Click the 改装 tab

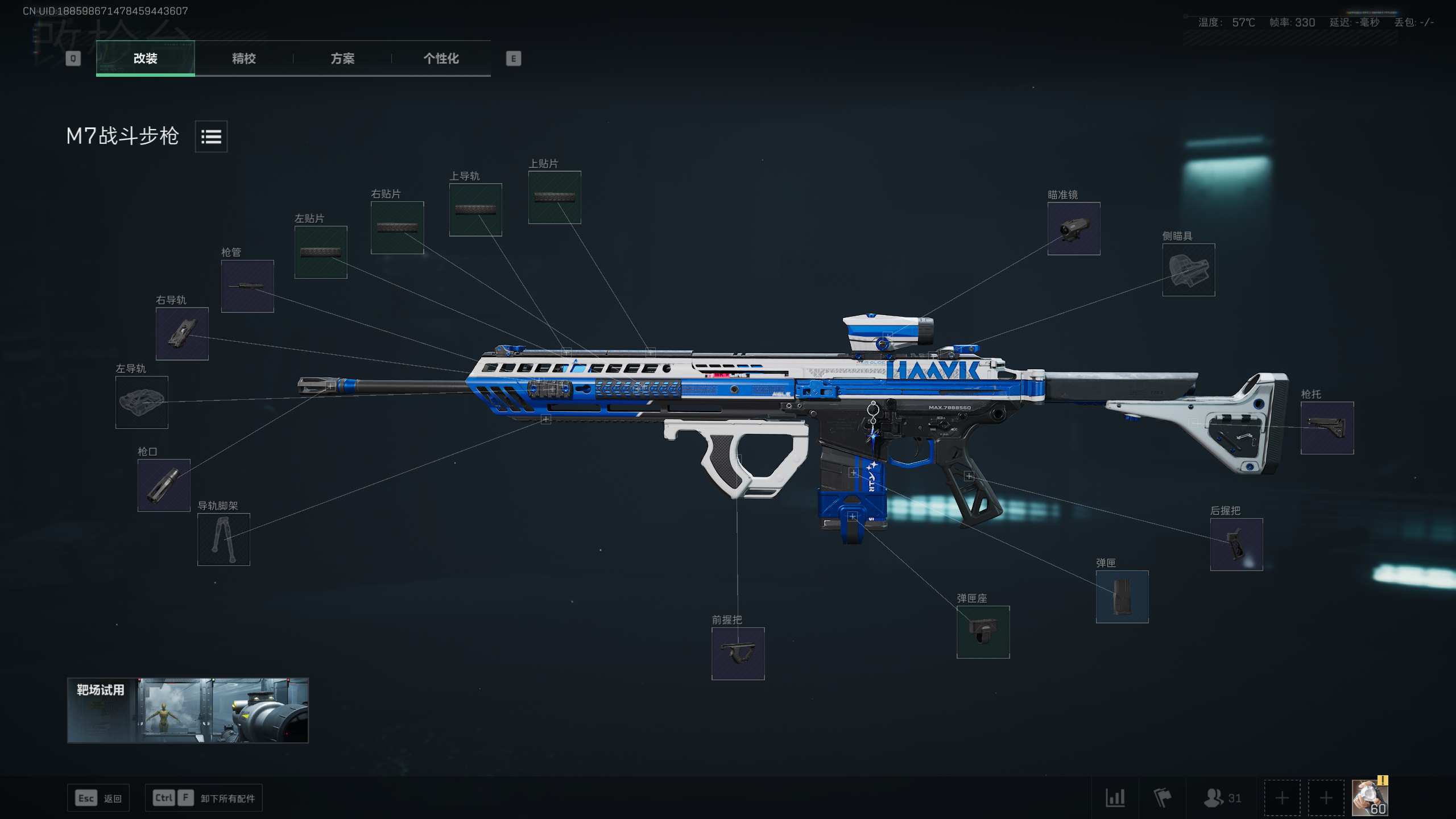coord(146,58)
